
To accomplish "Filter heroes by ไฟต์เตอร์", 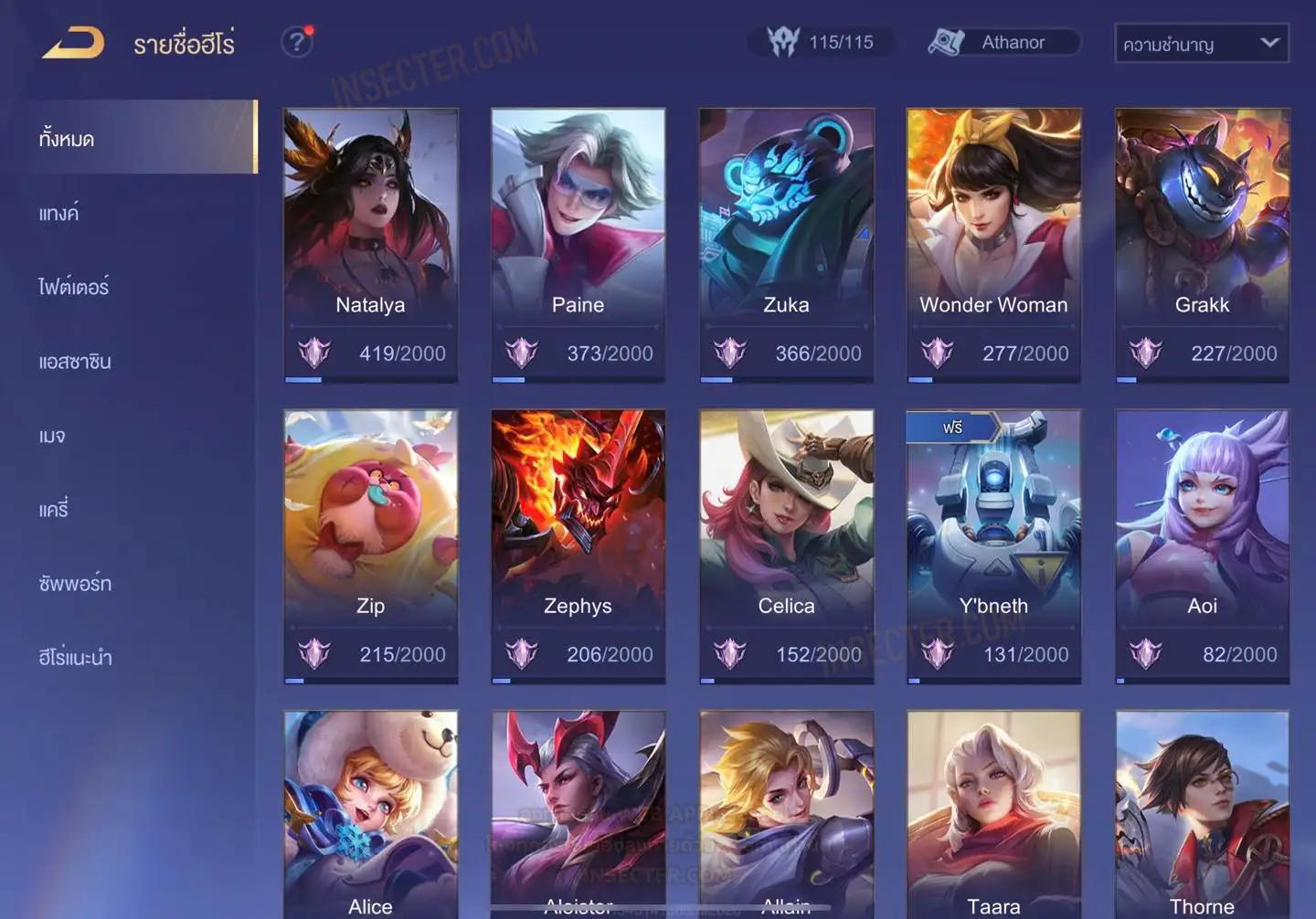I will (x=73, y=288).
